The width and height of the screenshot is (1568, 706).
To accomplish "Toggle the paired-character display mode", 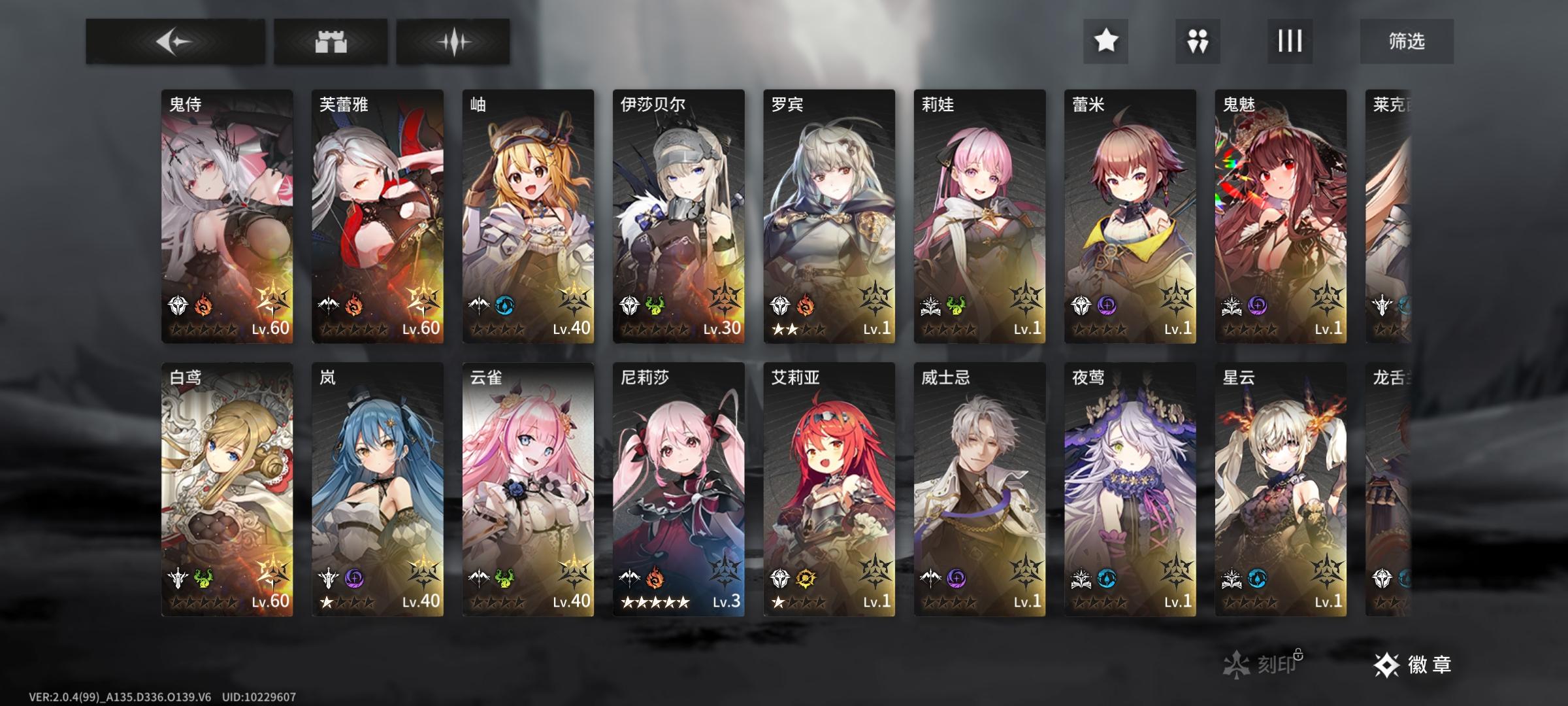I will [1196, 41].
